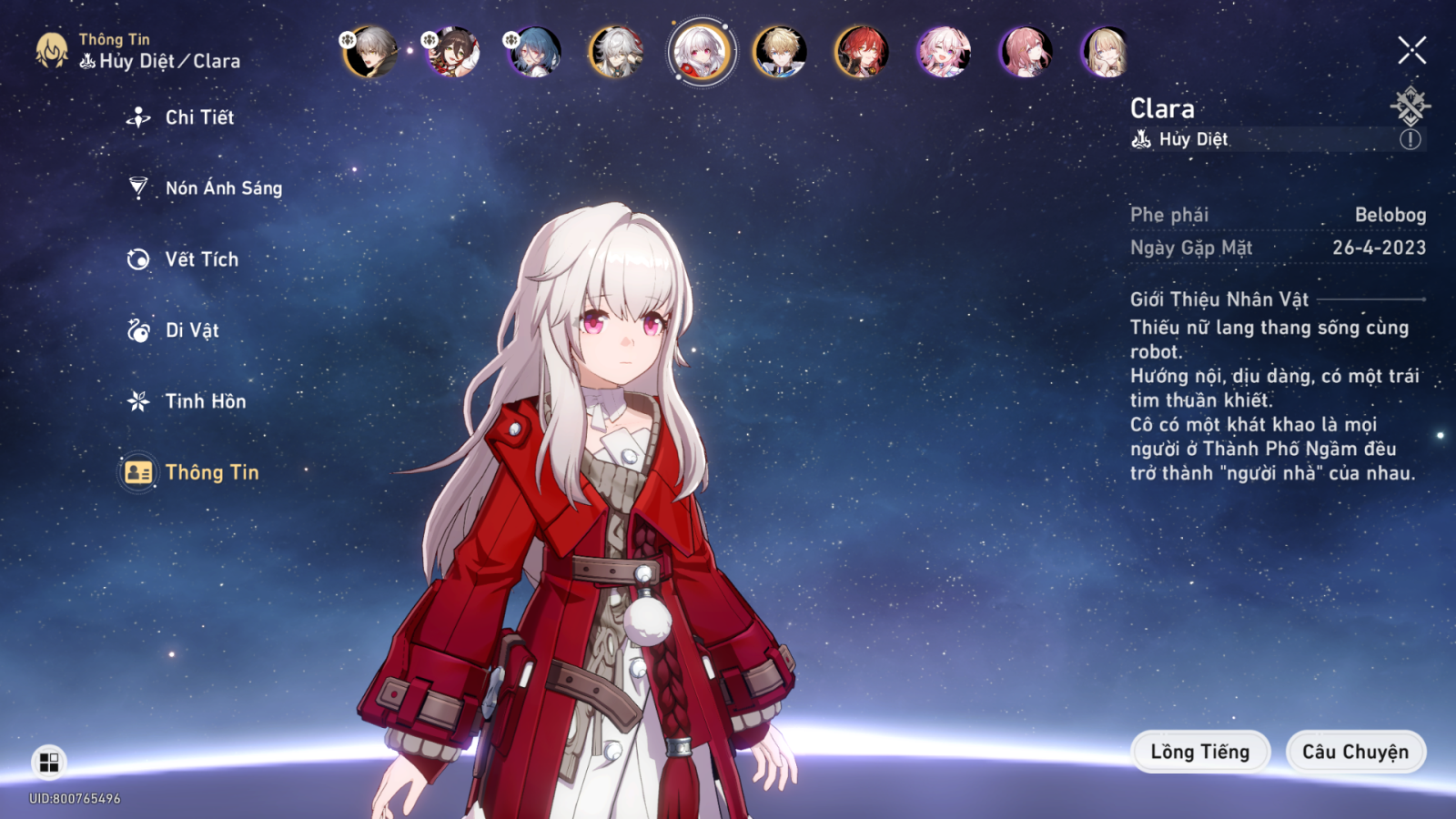Choose the blond Gepard portrait

coord(780,51)
